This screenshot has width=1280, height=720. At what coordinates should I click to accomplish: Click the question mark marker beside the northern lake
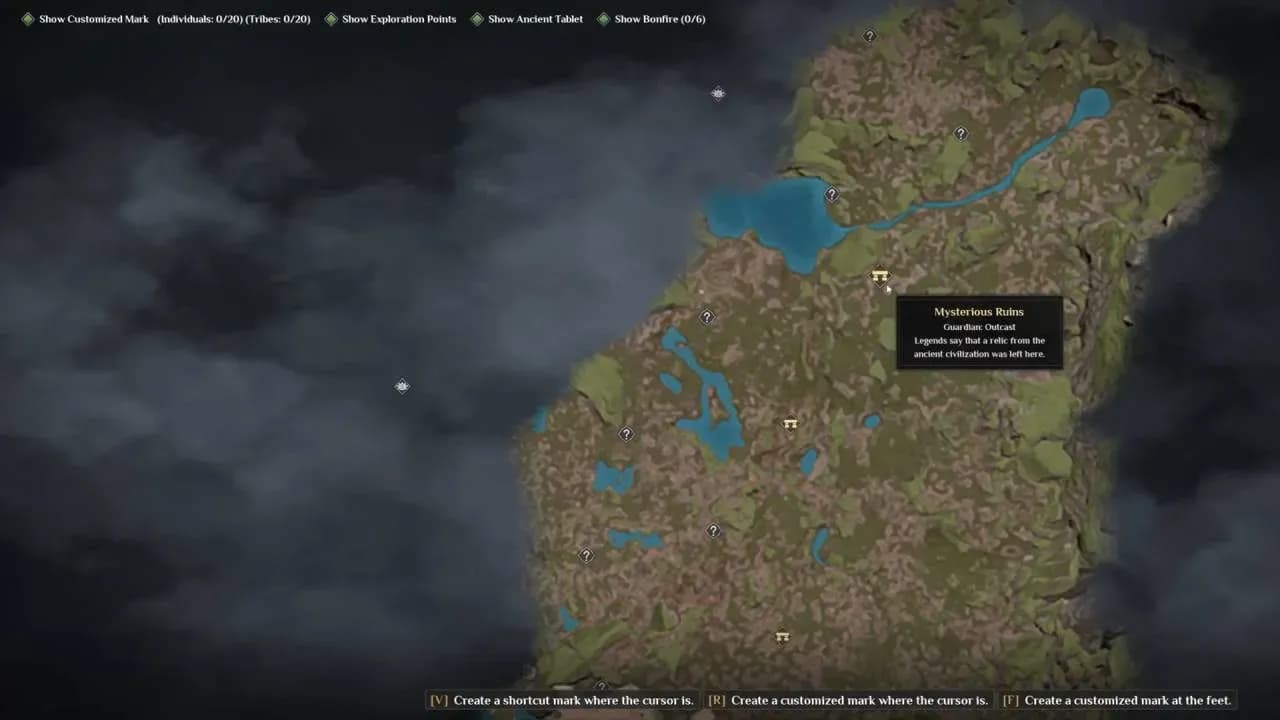(831, 195)
